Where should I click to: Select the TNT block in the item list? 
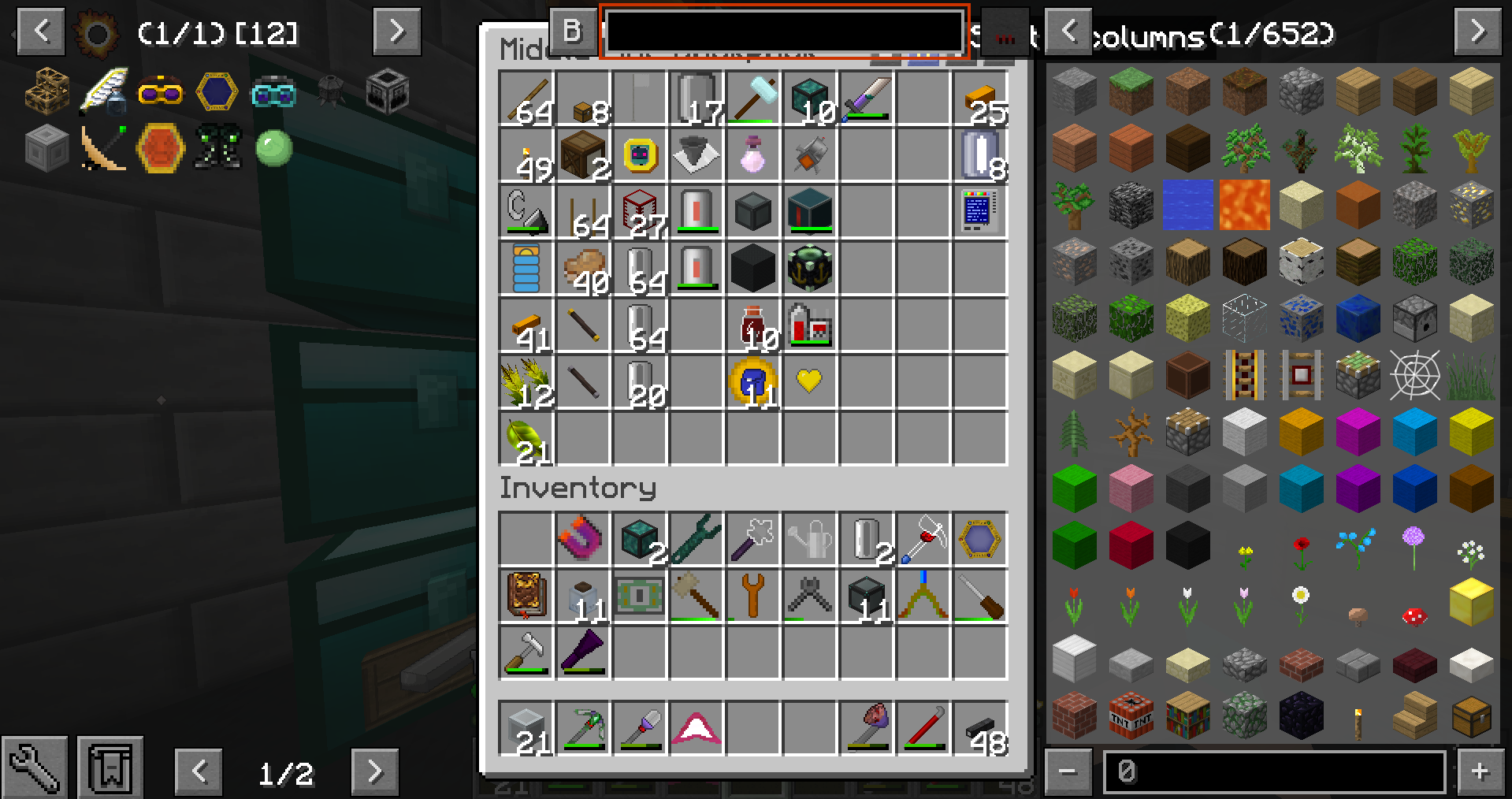click(x=1131, y=716)
